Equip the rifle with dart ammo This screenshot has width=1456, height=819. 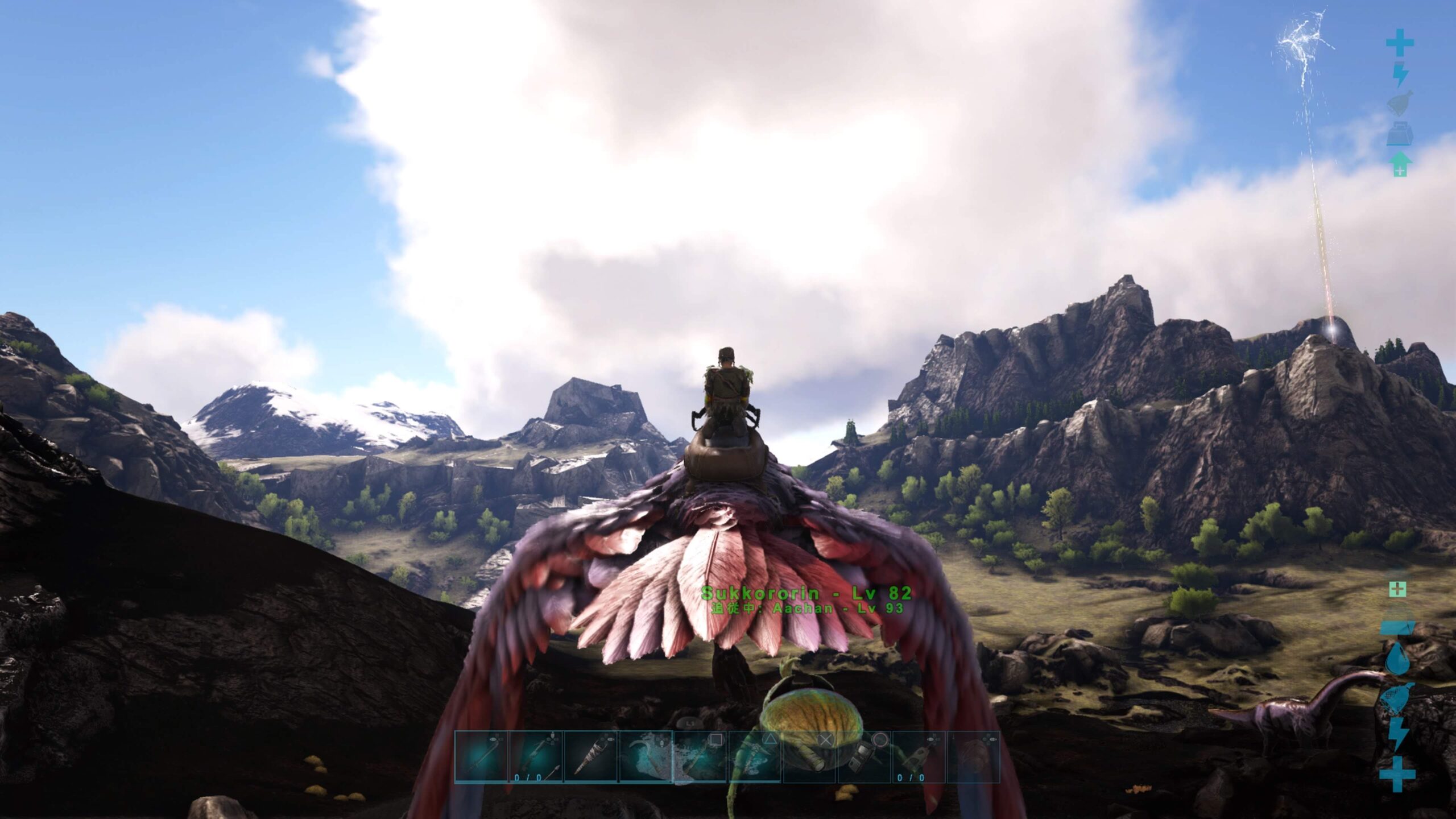click(x=536, y=757)
